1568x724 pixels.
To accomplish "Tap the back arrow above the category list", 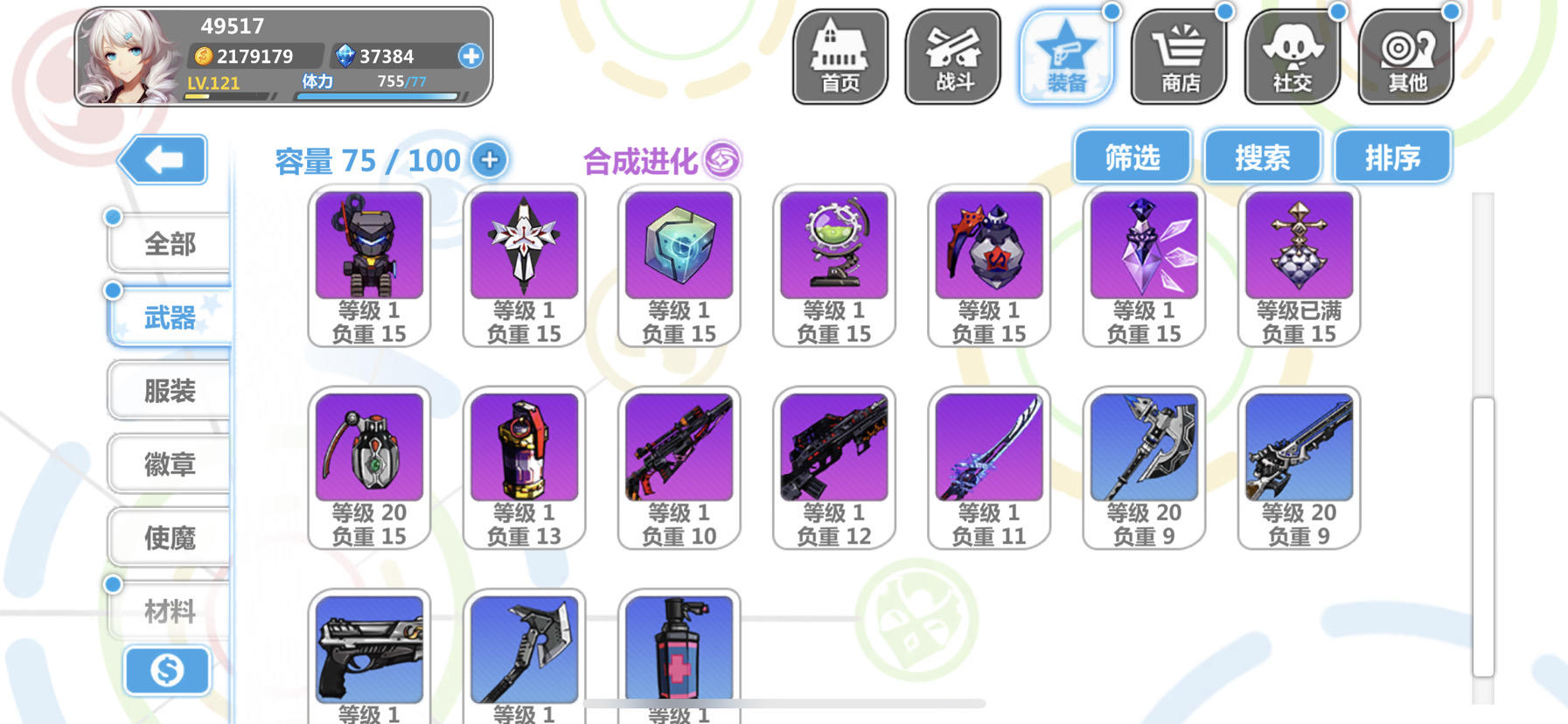I will pyautogui.click(x=165, y=159).
